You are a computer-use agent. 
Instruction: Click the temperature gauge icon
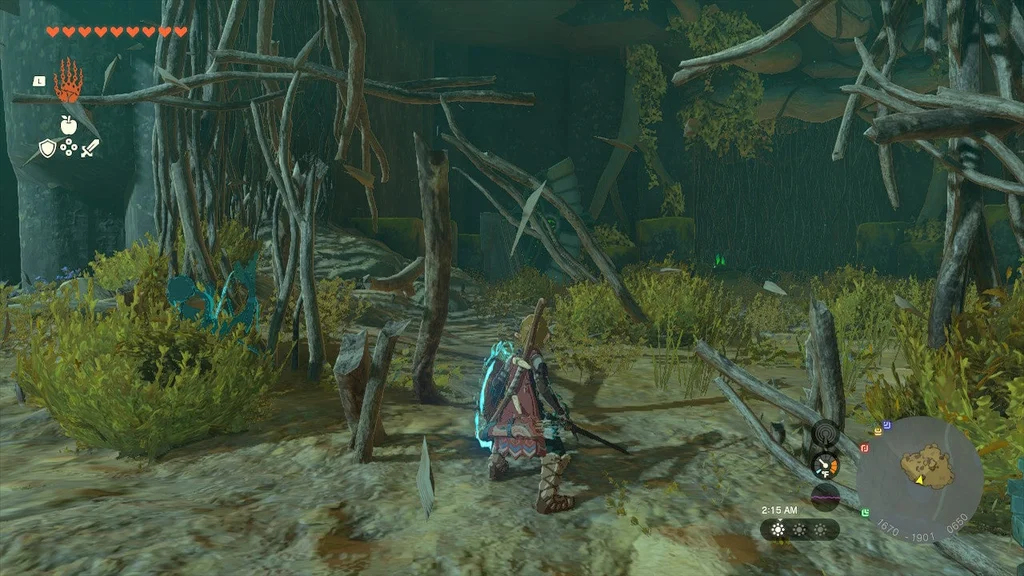coord(826,465)
